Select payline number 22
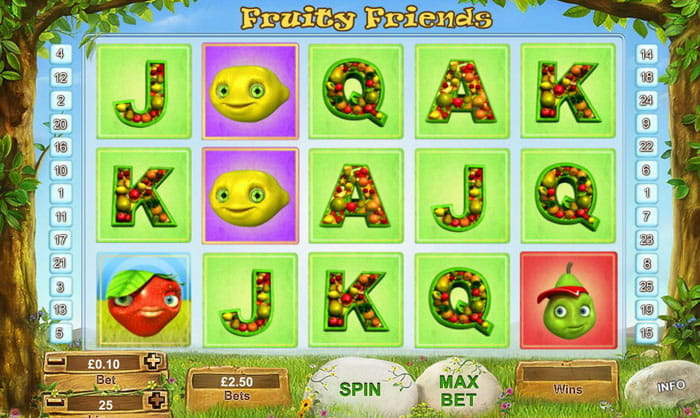Viewport: 700px width, 418px height. pyautogui.click(x=646, y=146)
